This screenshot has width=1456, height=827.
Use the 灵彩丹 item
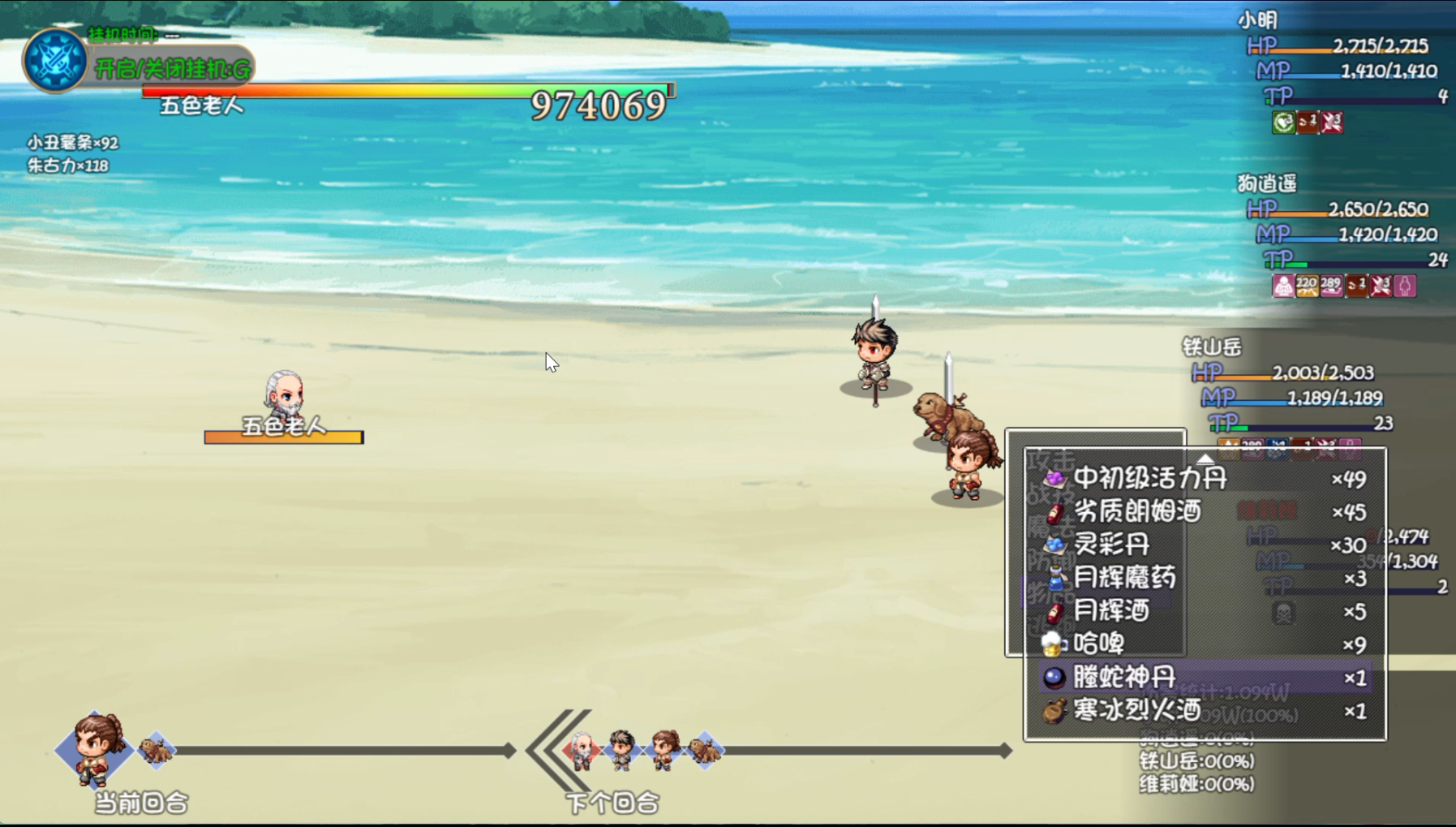[x=1111, y=545]
